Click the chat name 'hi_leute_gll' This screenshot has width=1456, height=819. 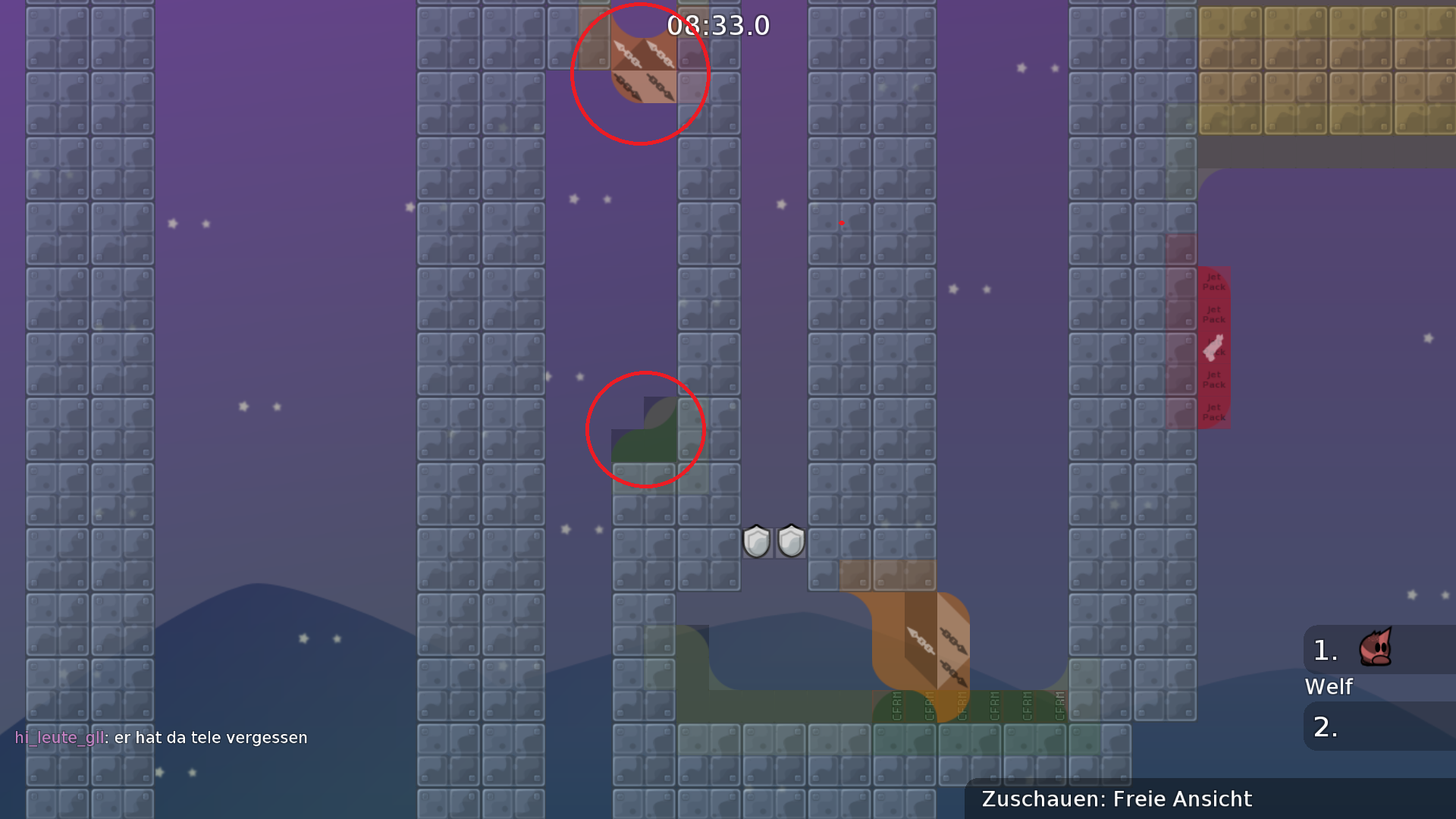point(61,736)
